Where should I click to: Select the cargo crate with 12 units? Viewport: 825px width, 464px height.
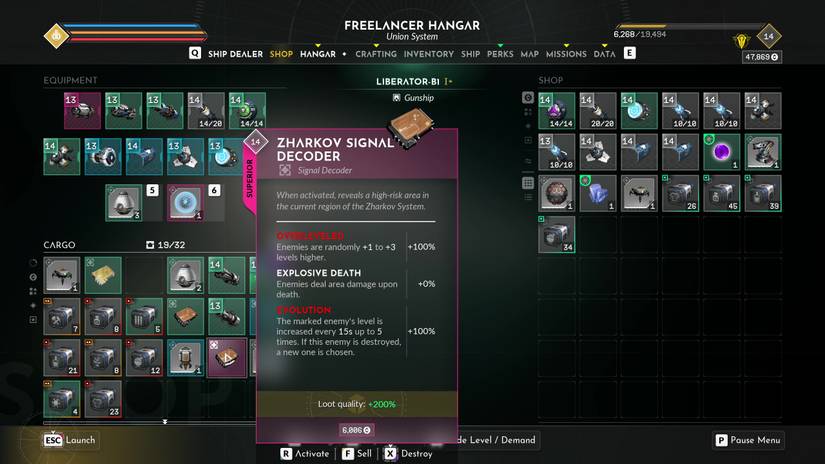point(144,357)
